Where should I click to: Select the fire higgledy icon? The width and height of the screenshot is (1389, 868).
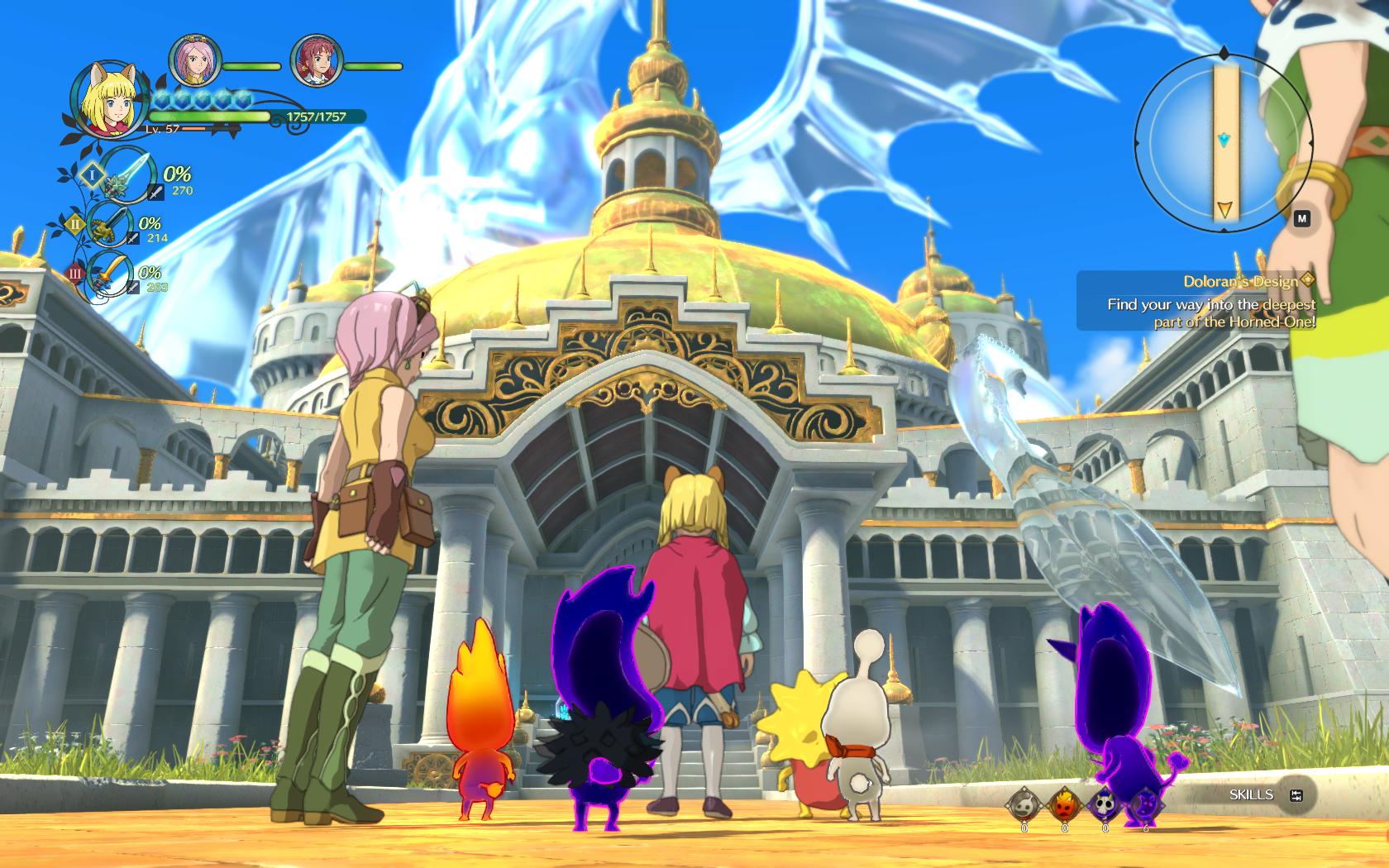tap(1064, 803)
